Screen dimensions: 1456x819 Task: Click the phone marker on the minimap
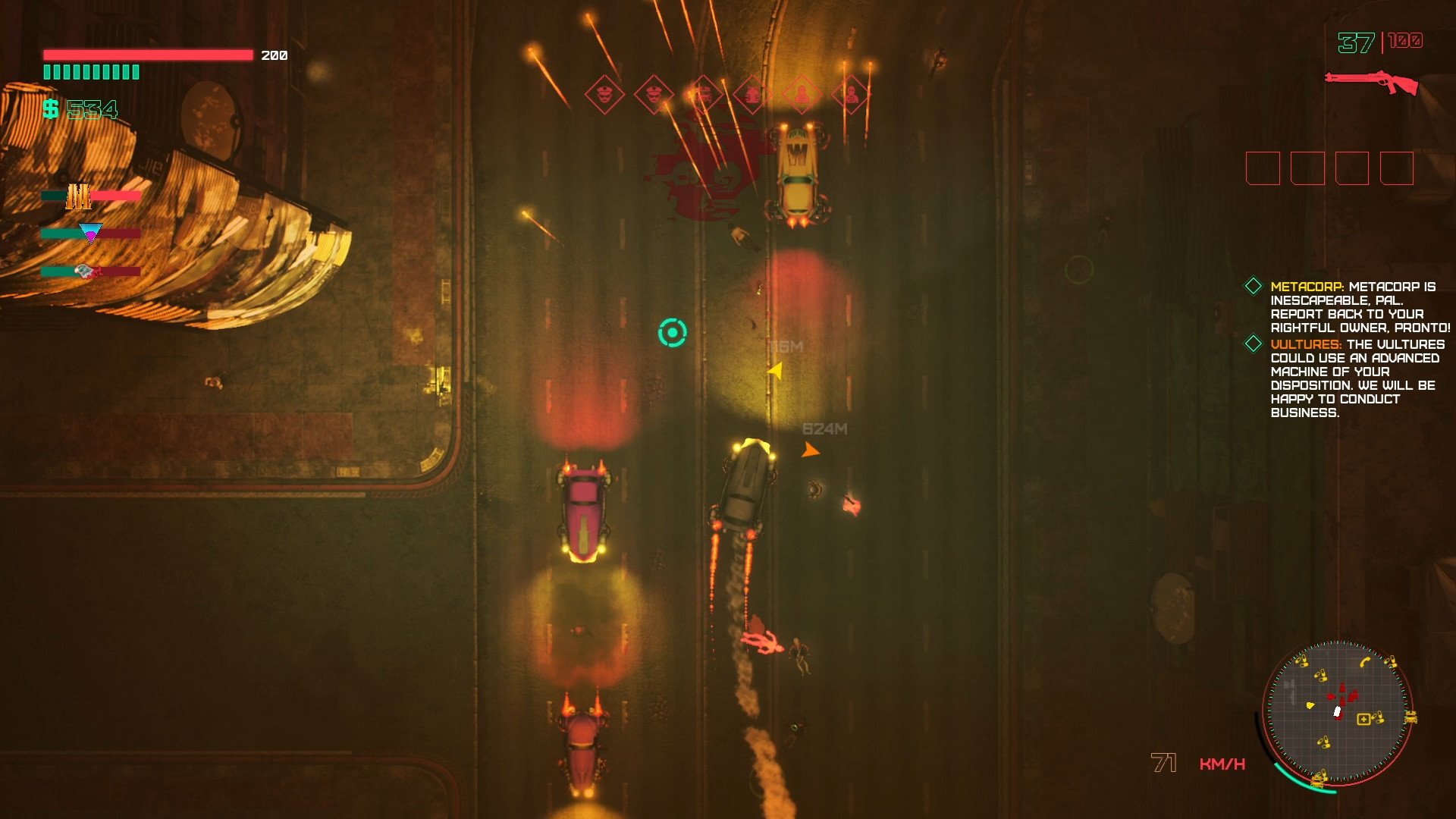point(1365,662)
